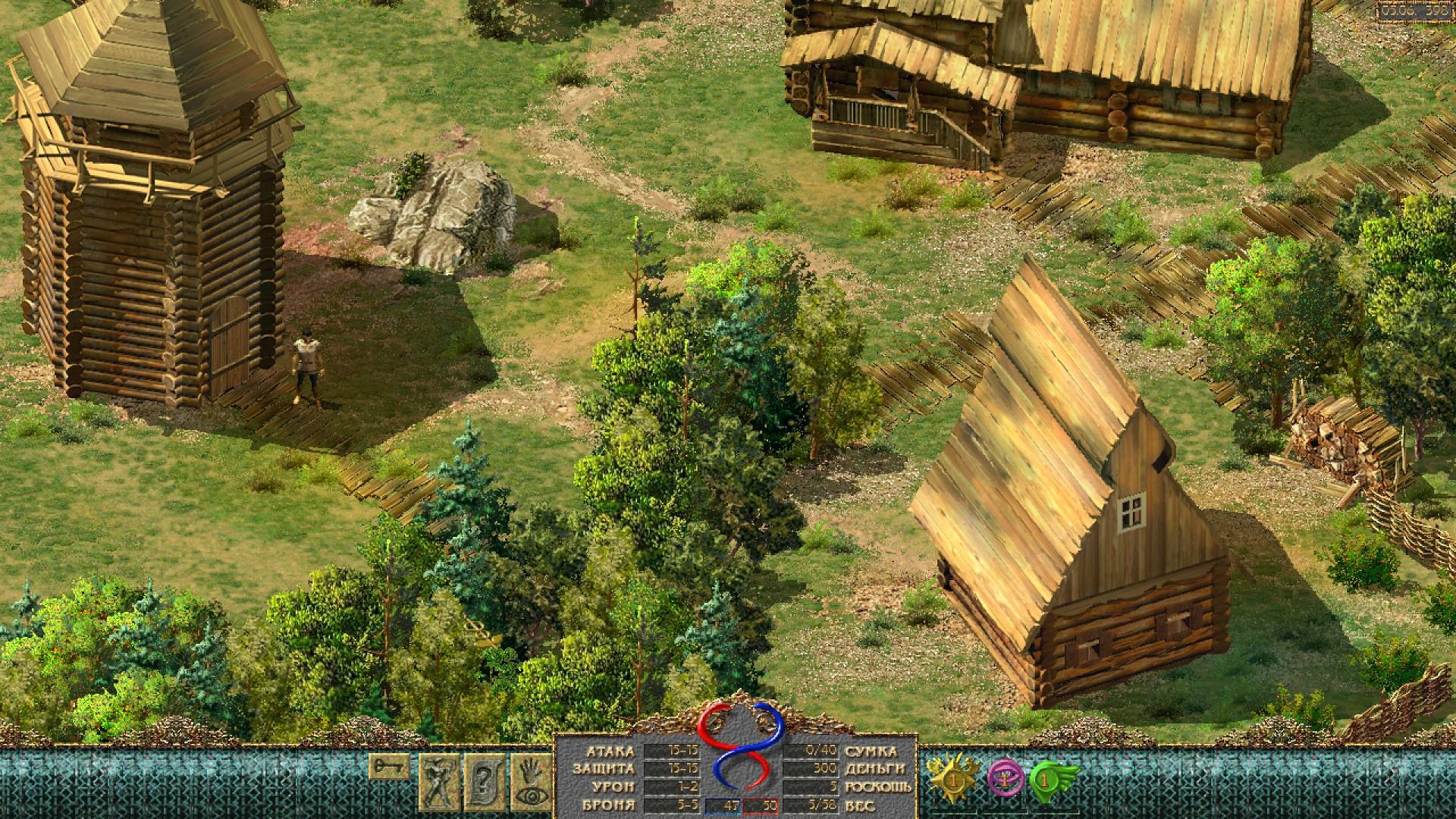
Task: Click the key icon button
Action: point(390,766)
